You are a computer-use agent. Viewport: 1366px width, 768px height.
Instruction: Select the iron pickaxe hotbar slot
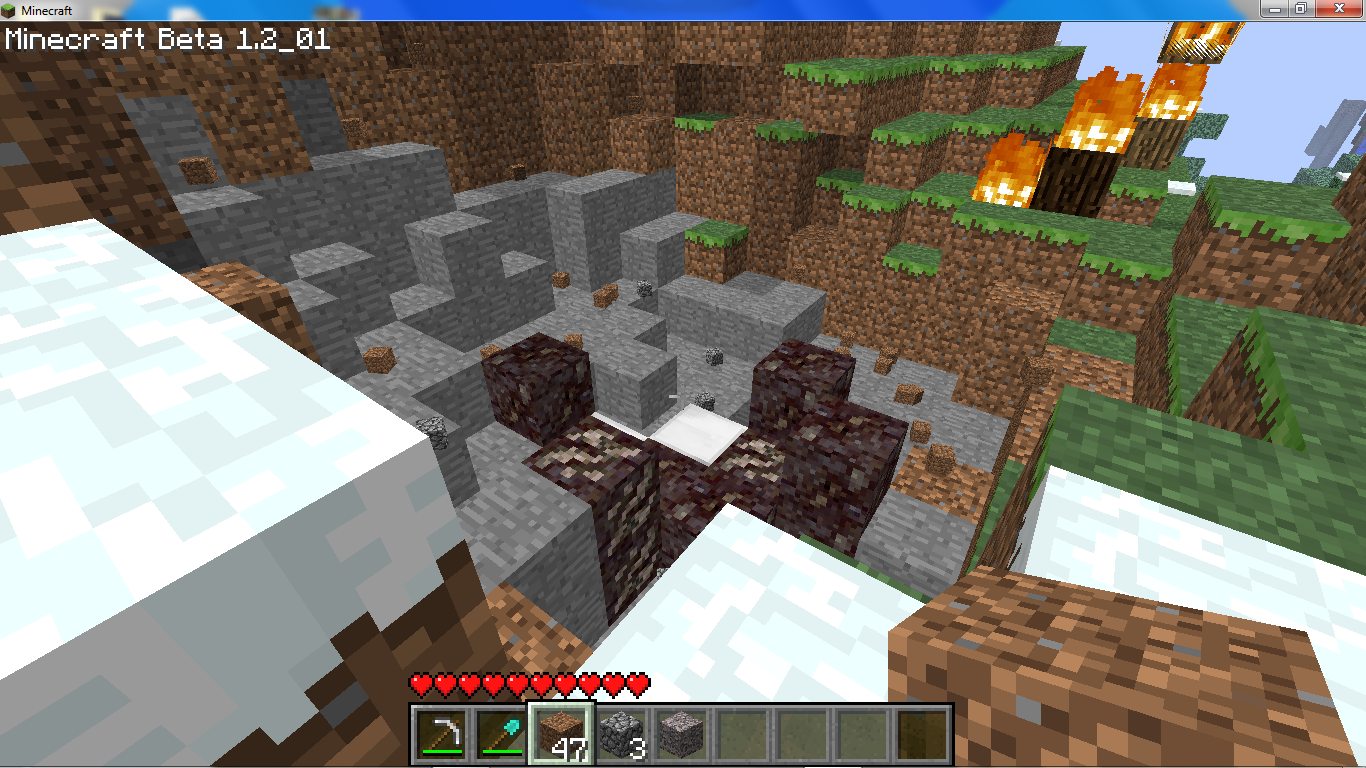pos(441,734)
